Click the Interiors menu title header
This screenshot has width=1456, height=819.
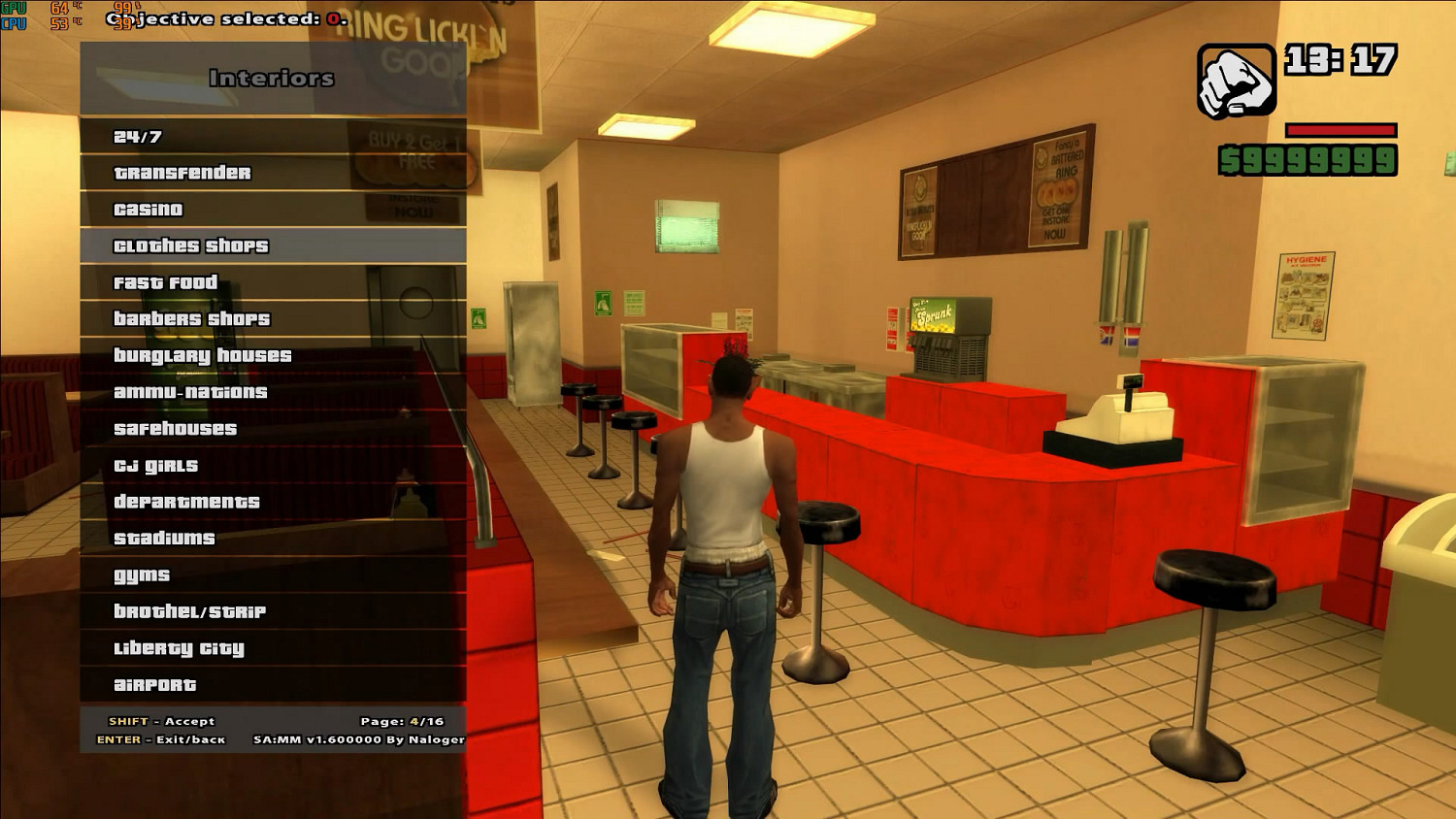click(x=271, y=78)
